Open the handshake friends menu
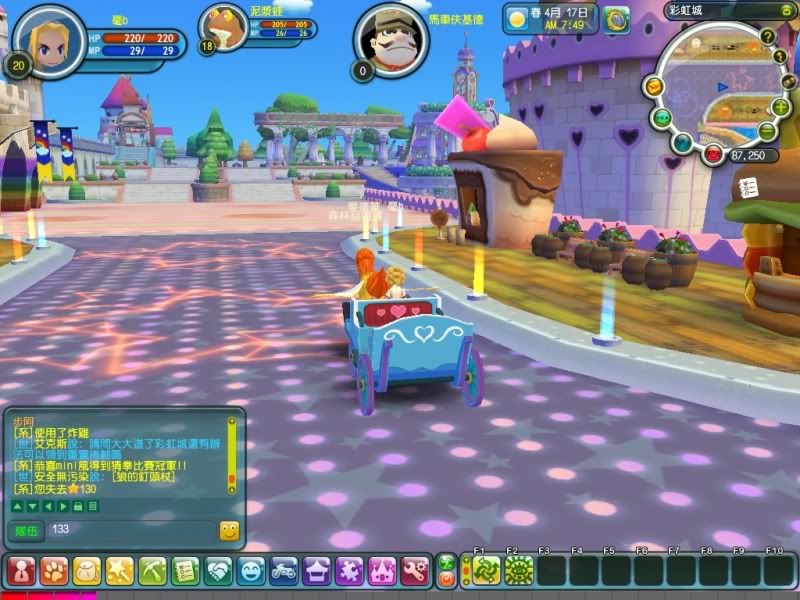 click(218, 571)
